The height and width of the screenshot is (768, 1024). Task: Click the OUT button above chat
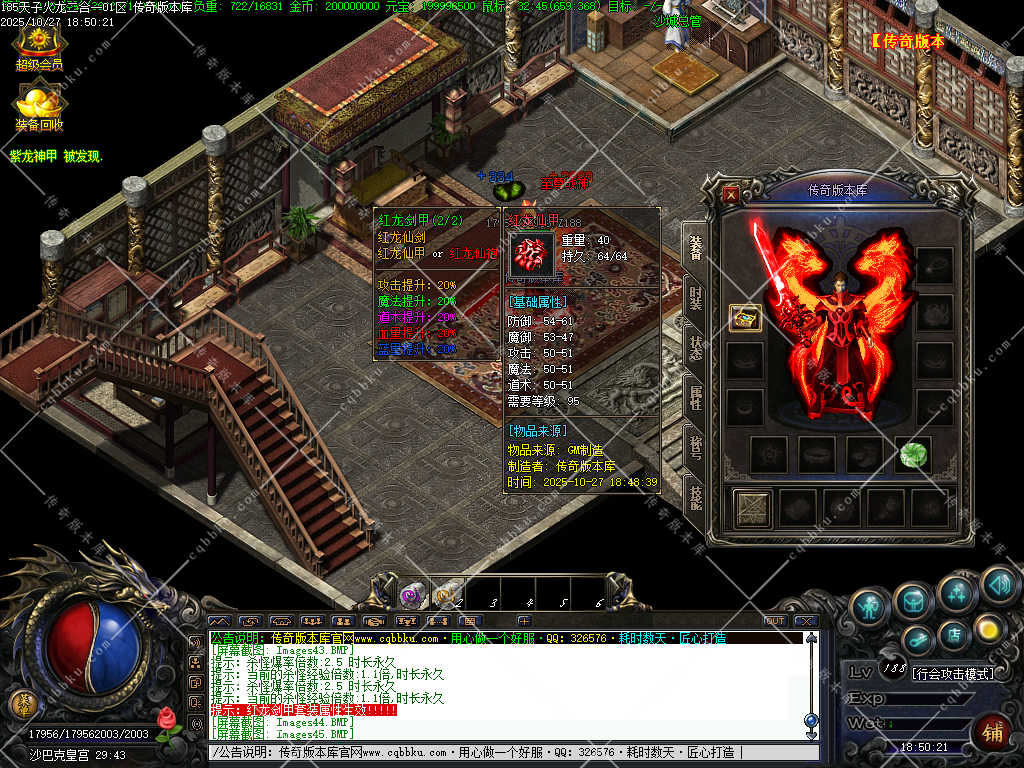coord(774,621)
